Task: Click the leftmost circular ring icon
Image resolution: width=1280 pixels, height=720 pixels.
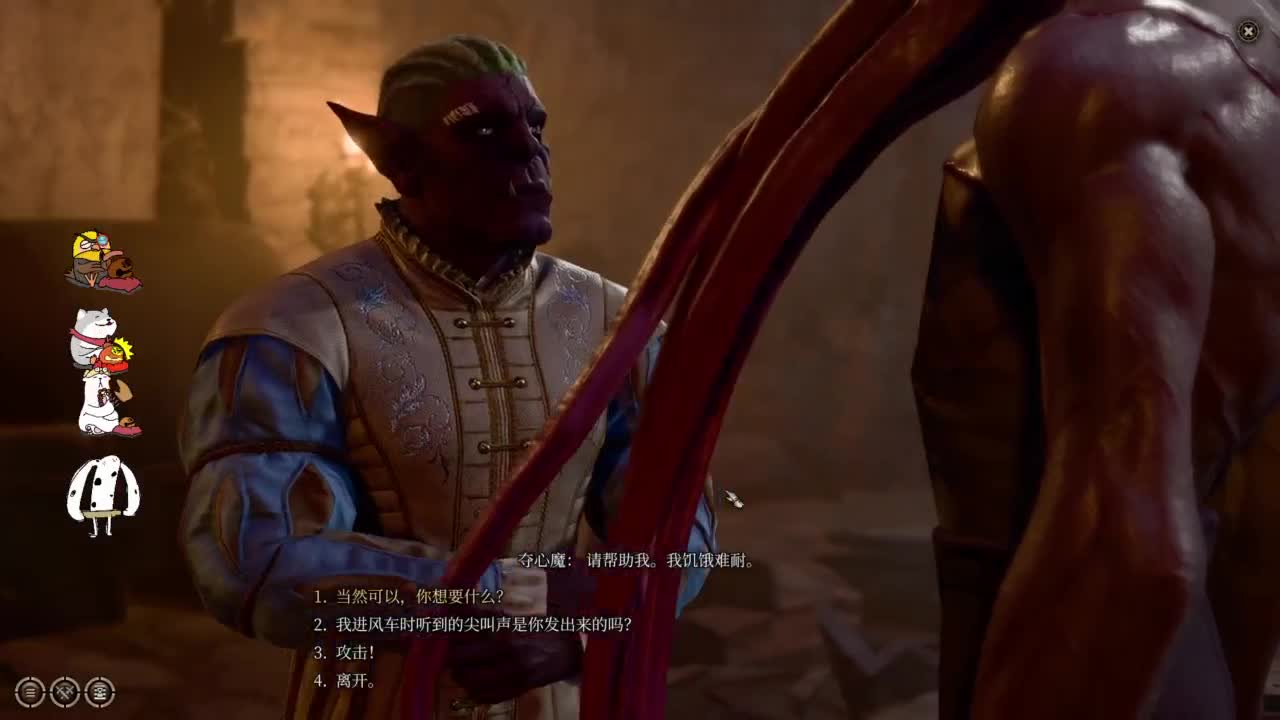Action: [x=29, y=692]
